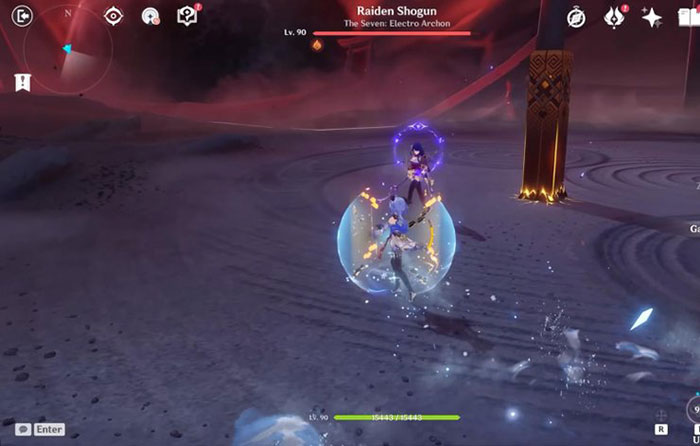Click the bookmark quest marker icon
The width and height of the screenshot is (700, 446).
pyautogui.click(x=22, y=83)
